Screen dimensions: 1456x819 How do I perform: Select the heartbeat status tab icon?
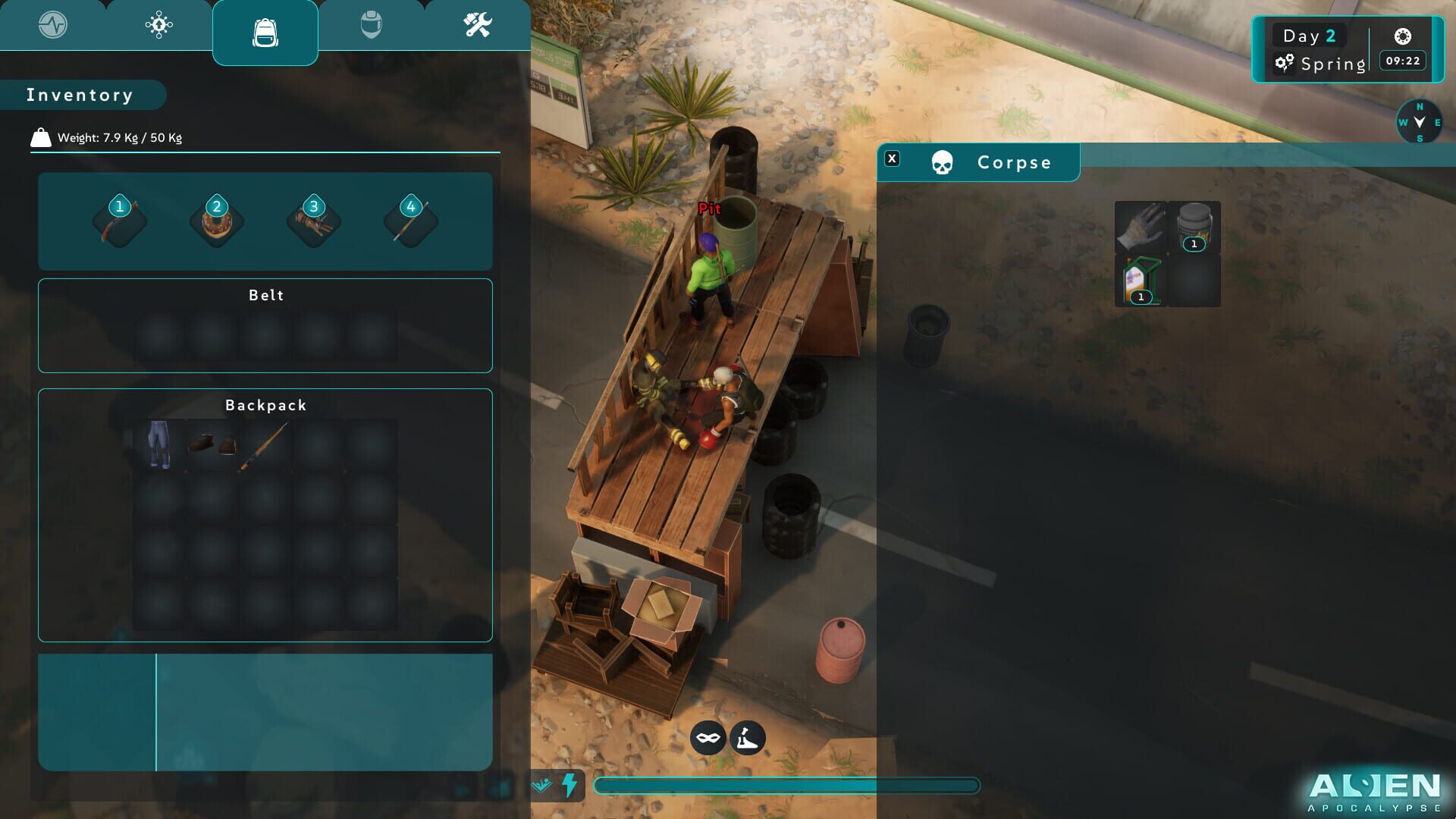click(x=53, y=25)
